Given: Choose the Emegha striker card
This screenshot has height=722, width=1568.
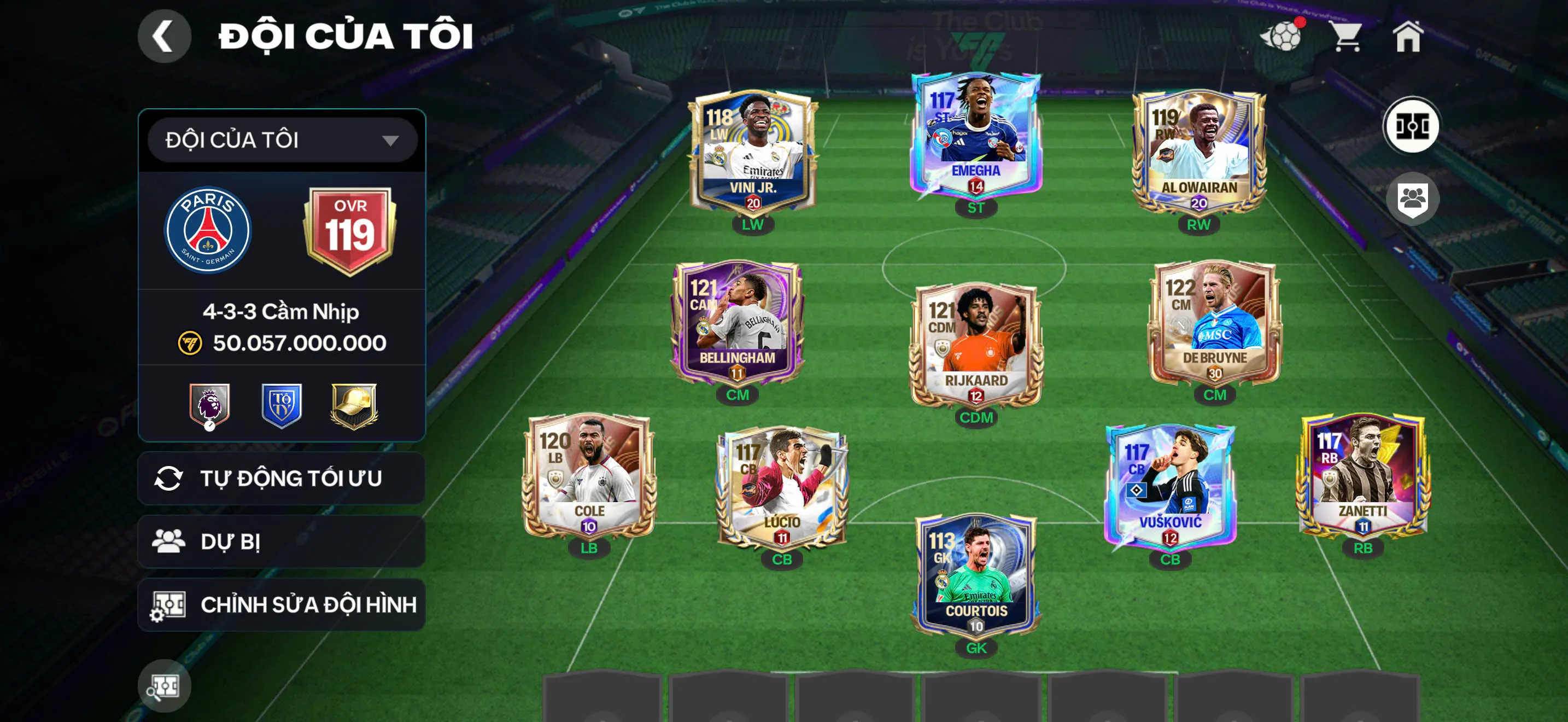Looking at the screenshot, I should click(976, 137).
